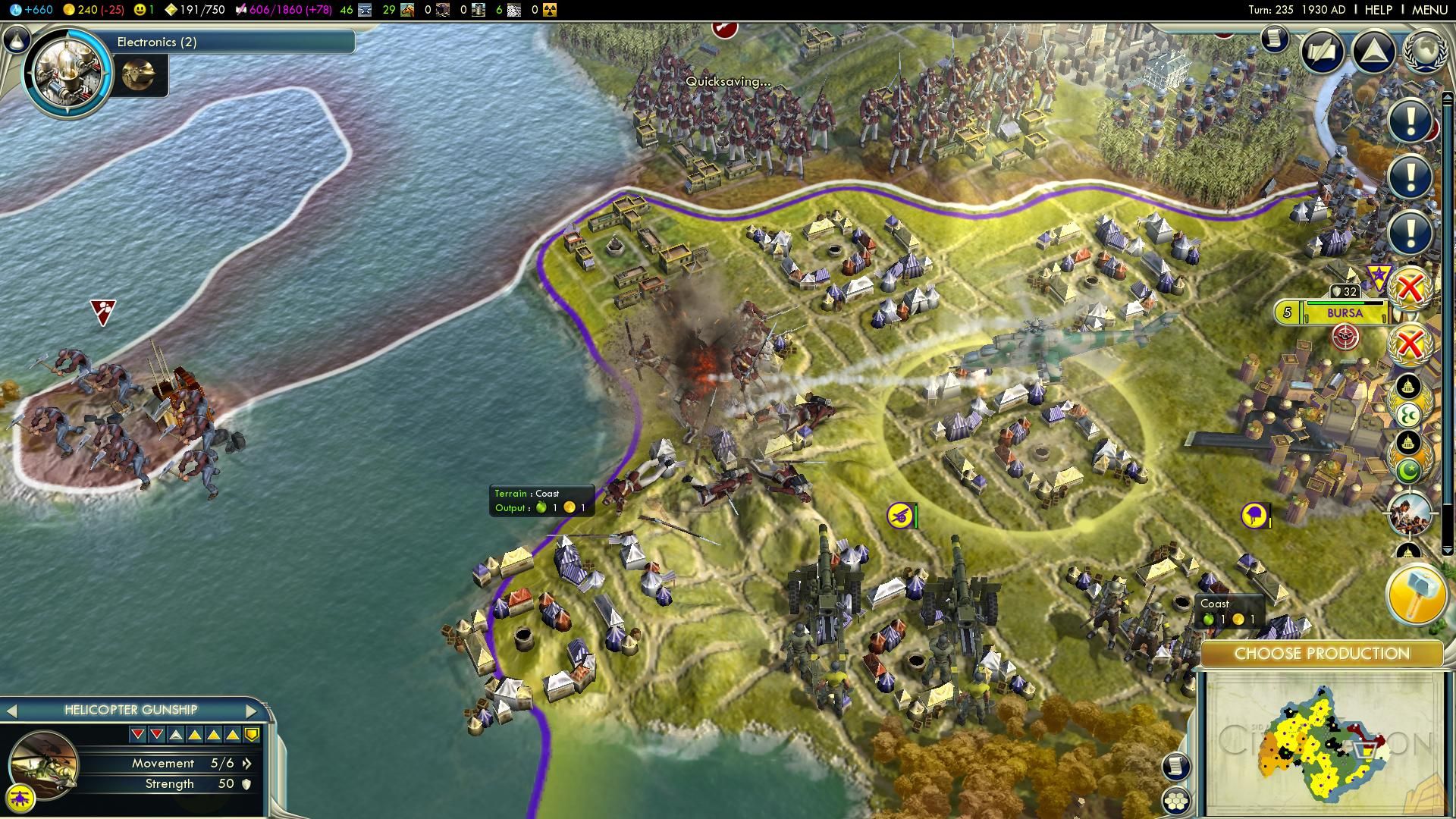Screen dimensions: 1456x819
Task: Click the topmost exclamation mark notification
Action: click(1410, 121)
